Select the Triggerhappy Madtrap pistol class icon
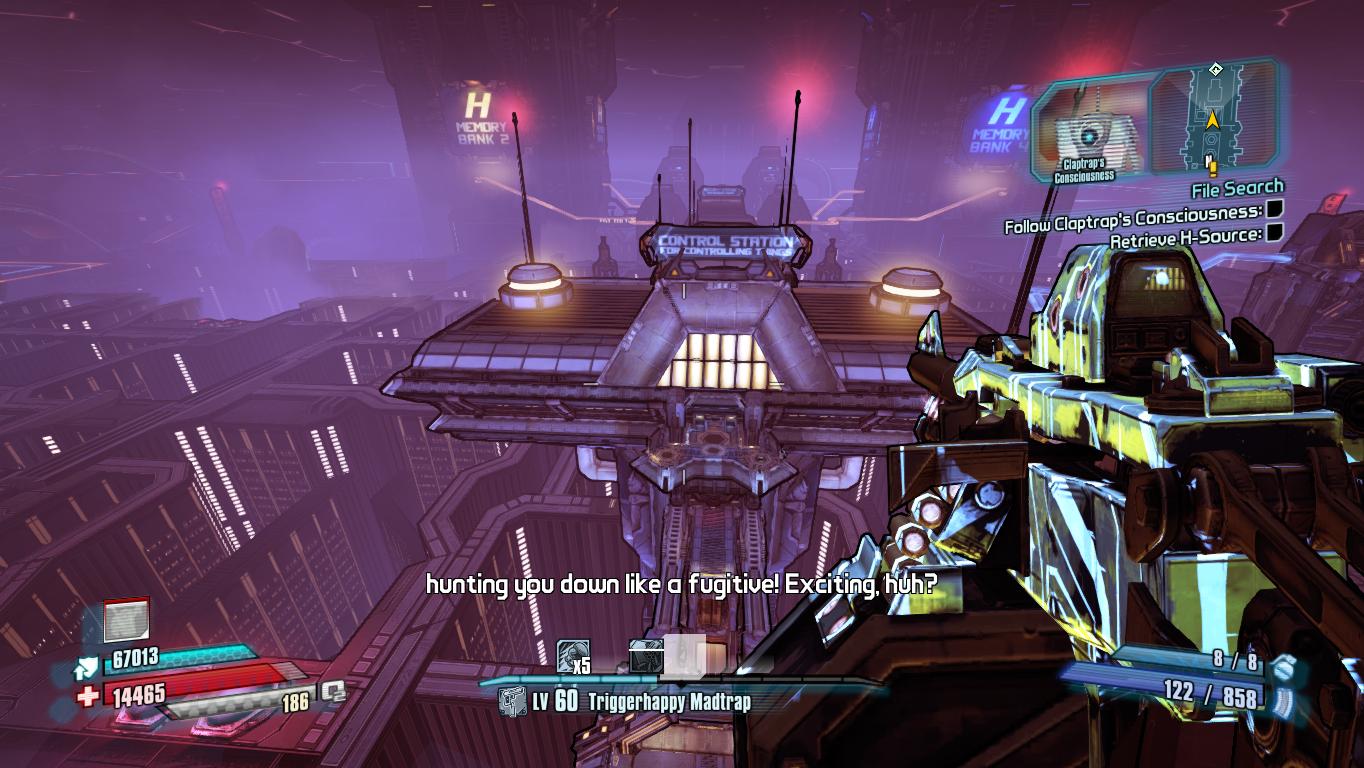Image resolution: width=1364 pixels, height=768 pixels. (513, 702)
